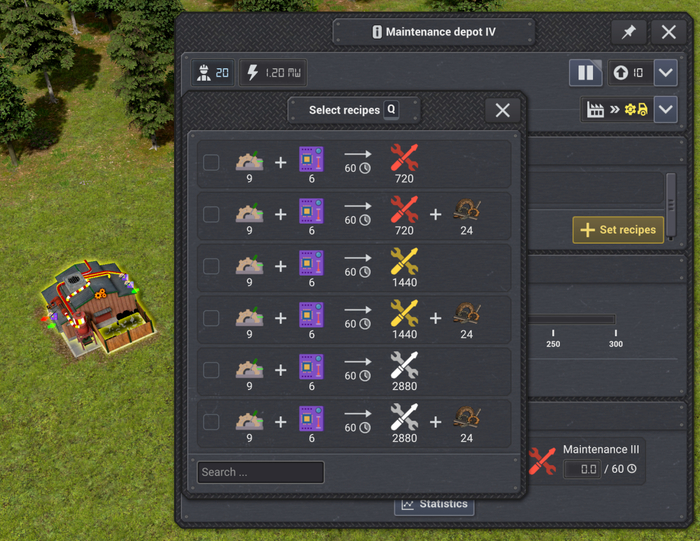Click the info icon beside the depot title

(377, 32)
